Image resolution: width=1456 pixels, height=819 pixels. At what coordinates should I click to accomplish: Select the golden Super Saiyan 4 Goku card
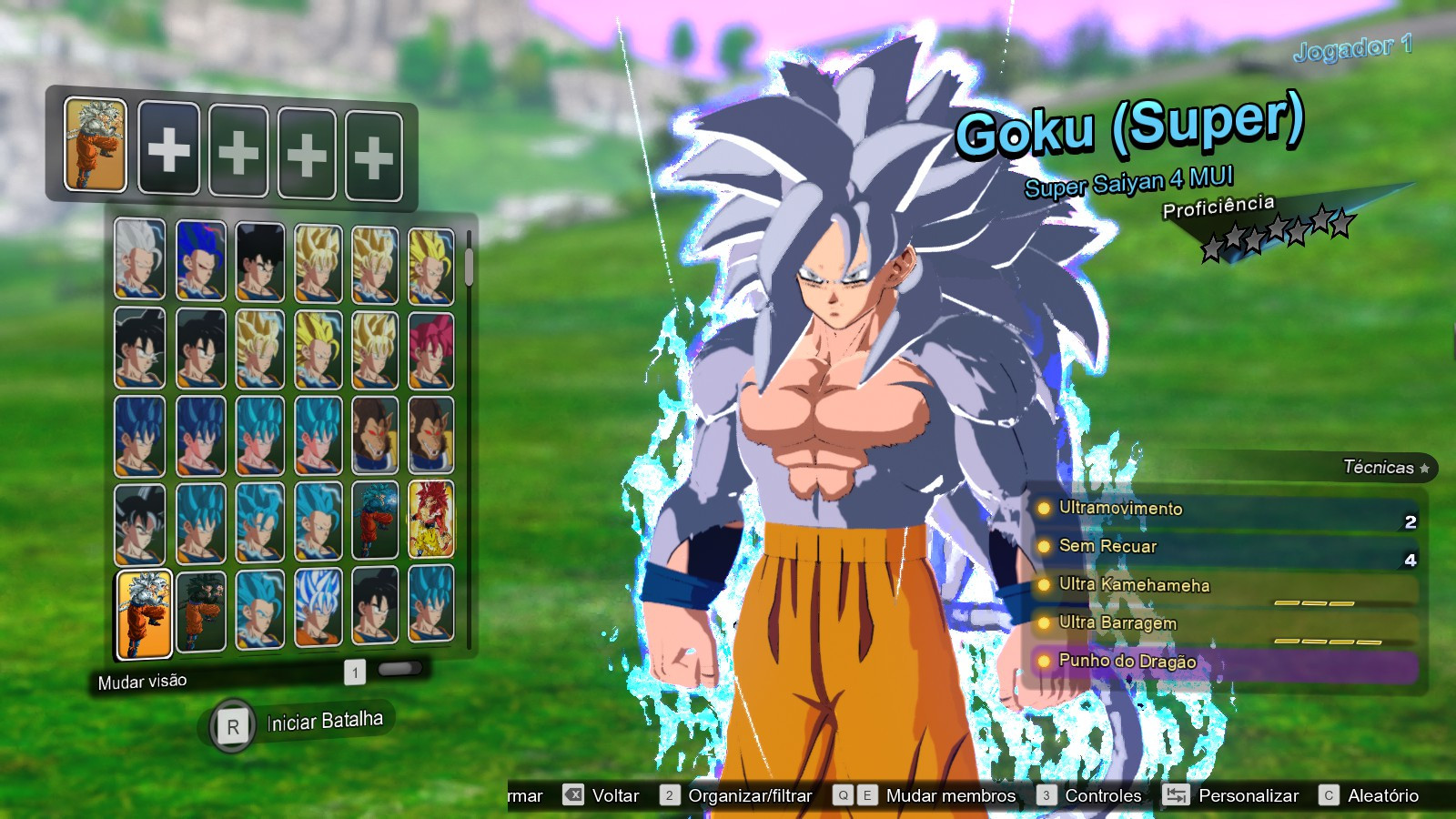coord(430,521)
